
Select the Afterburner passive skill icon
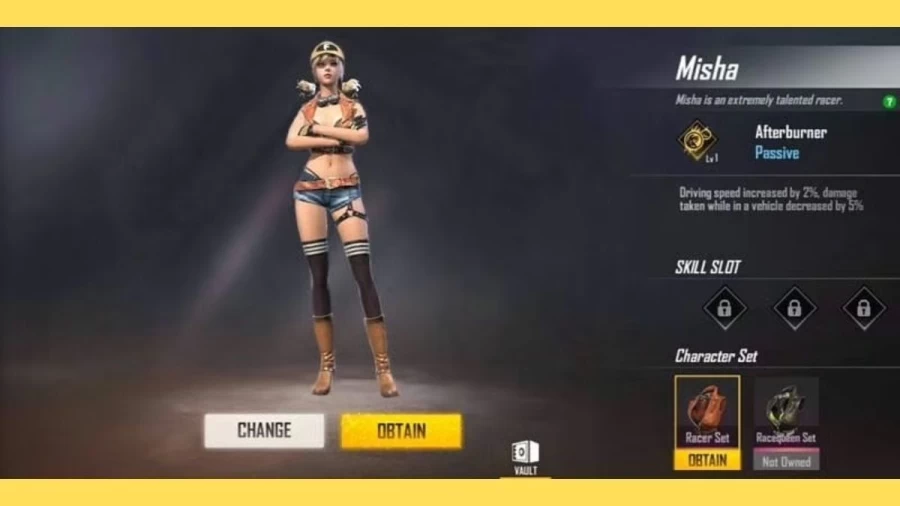(697, 141)
